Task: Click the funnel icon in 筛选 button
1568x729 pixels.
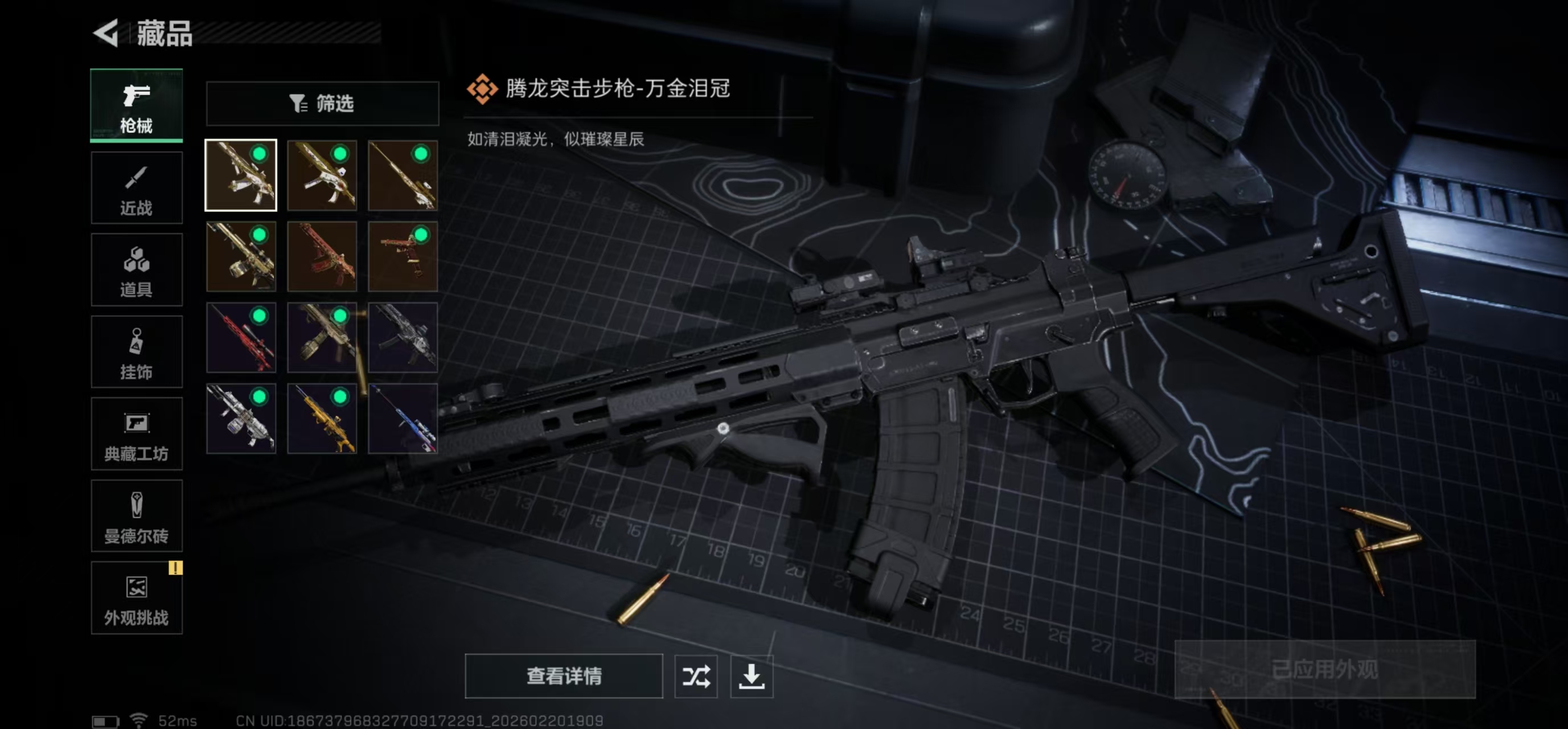Action: coord(298,104)
